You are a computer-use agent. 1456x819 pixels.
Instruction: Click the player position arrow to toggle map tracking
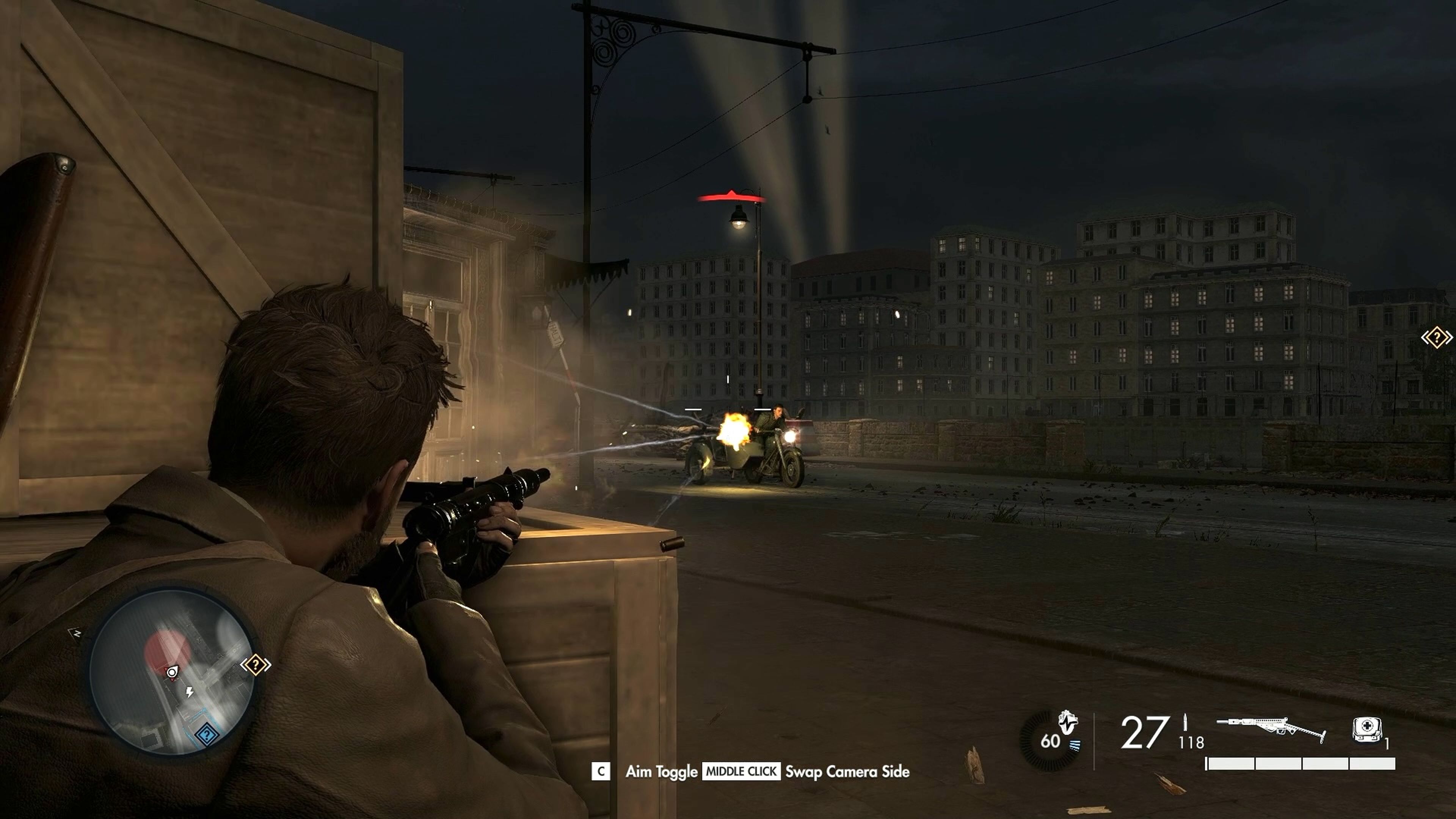[173, 672]
